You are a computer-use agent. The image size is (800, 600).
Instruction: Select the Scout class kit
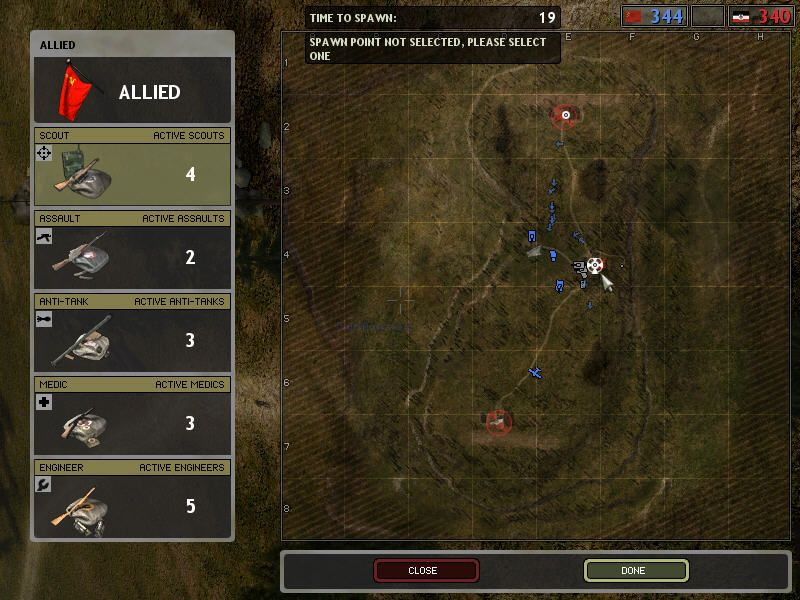point(132,174)
